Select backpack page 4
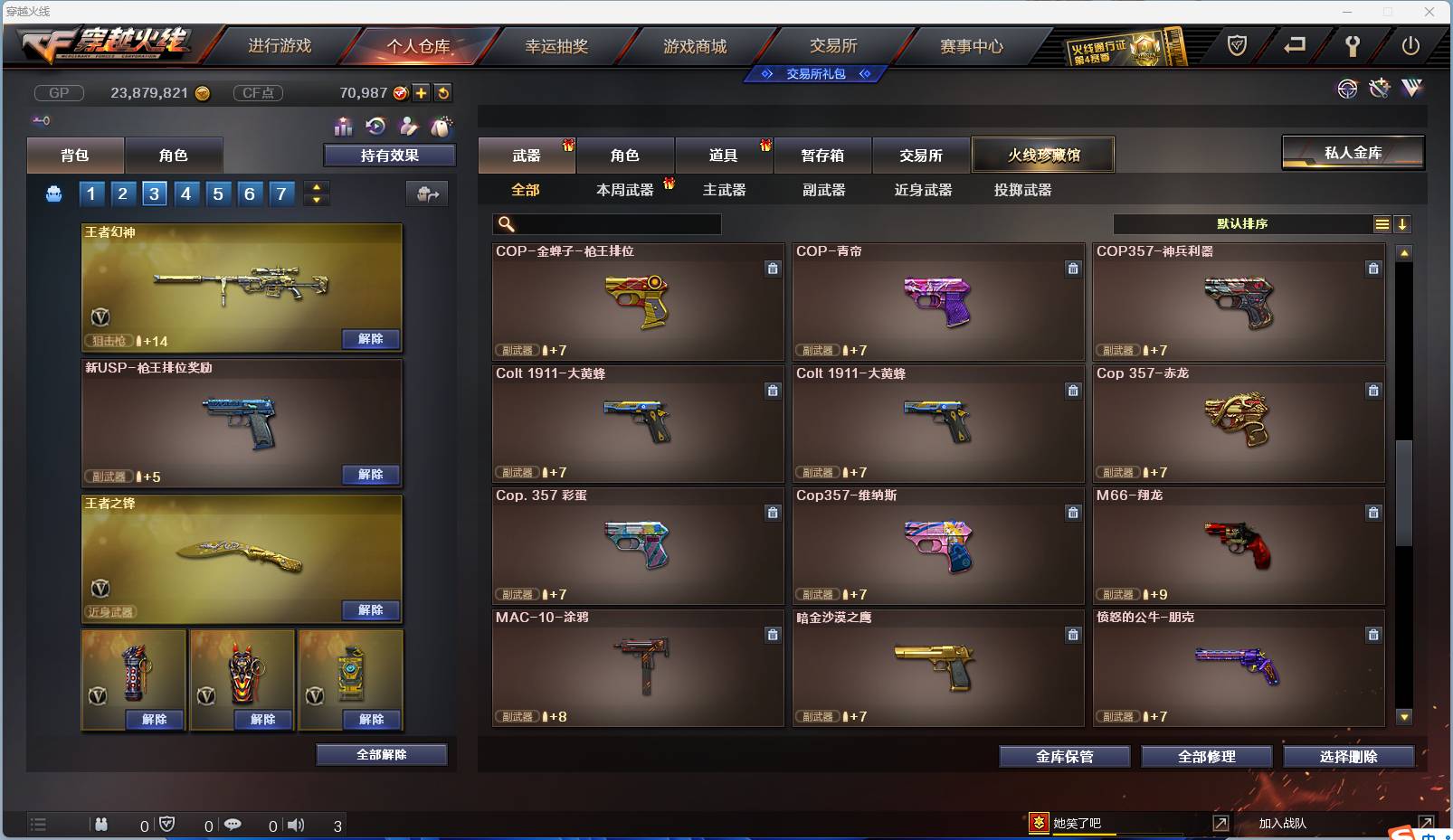 point(186,193)
